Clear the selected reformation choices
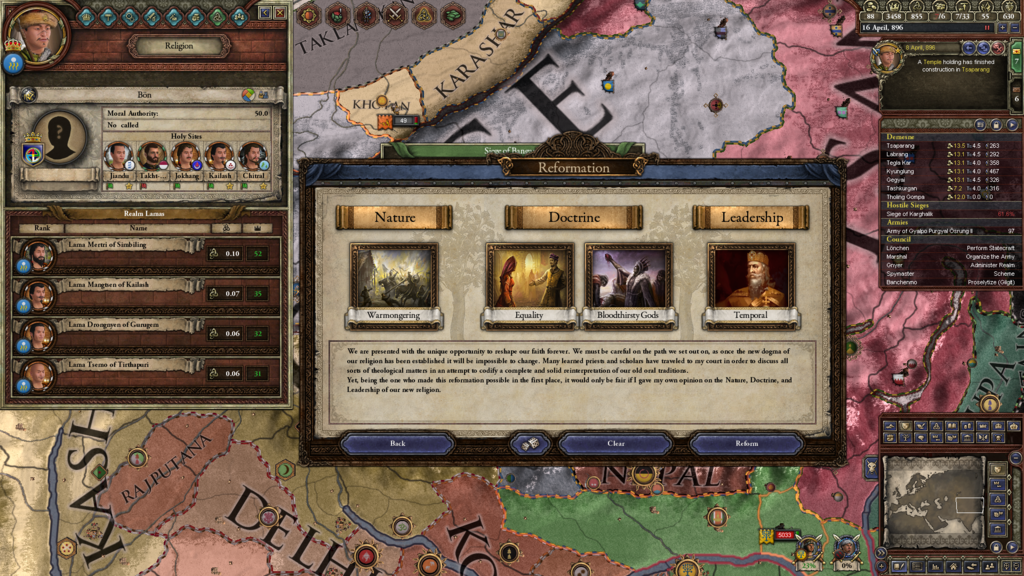The image size is (1024, 576). pyautogui.click(x=616, y=443)
